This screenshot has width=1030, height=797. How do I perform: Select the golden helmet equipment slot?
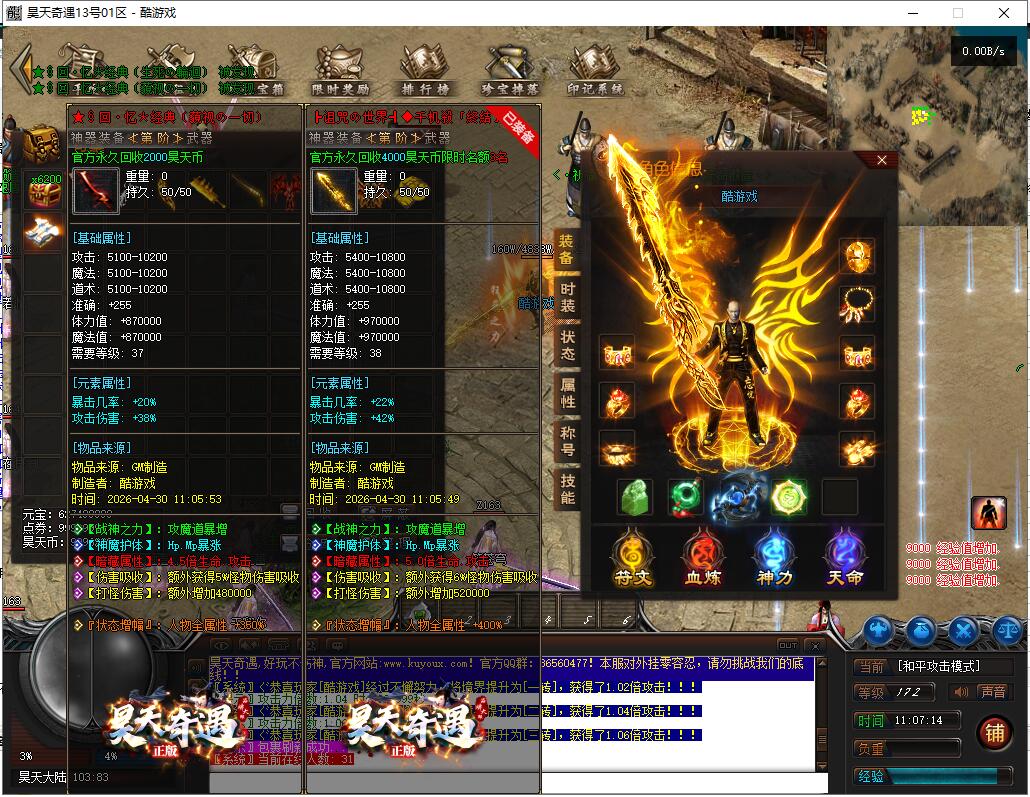[x=857, y=257]
